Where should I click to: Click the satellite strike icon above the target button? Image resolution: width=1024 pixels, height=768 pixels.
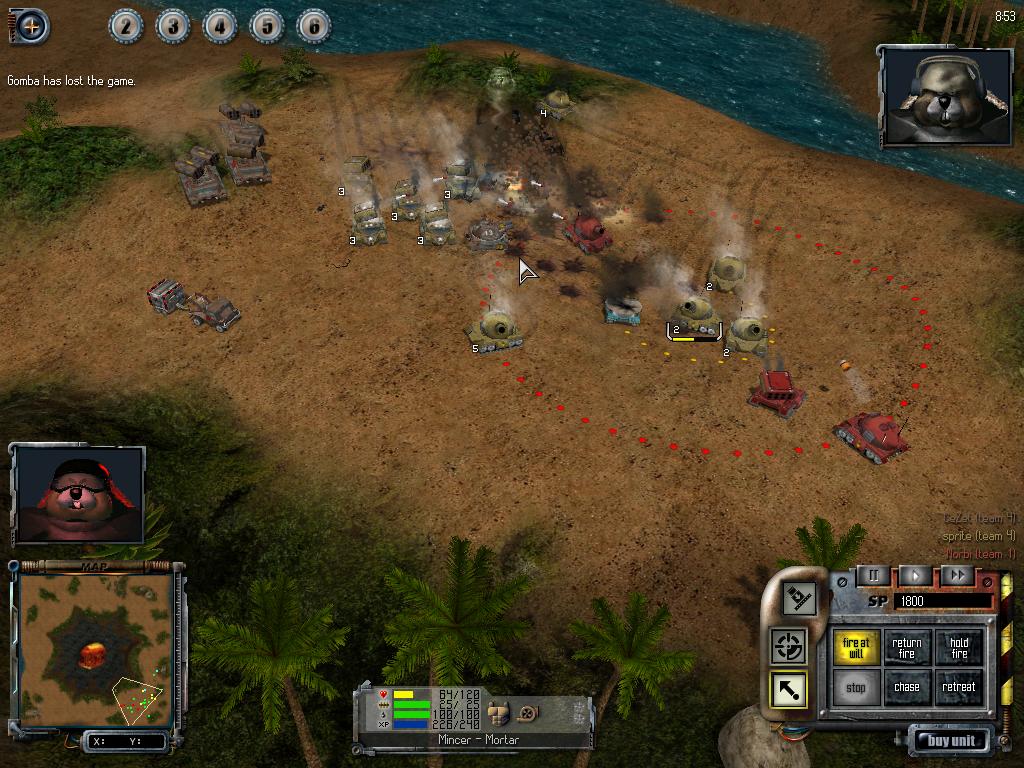tap(799, 598)
